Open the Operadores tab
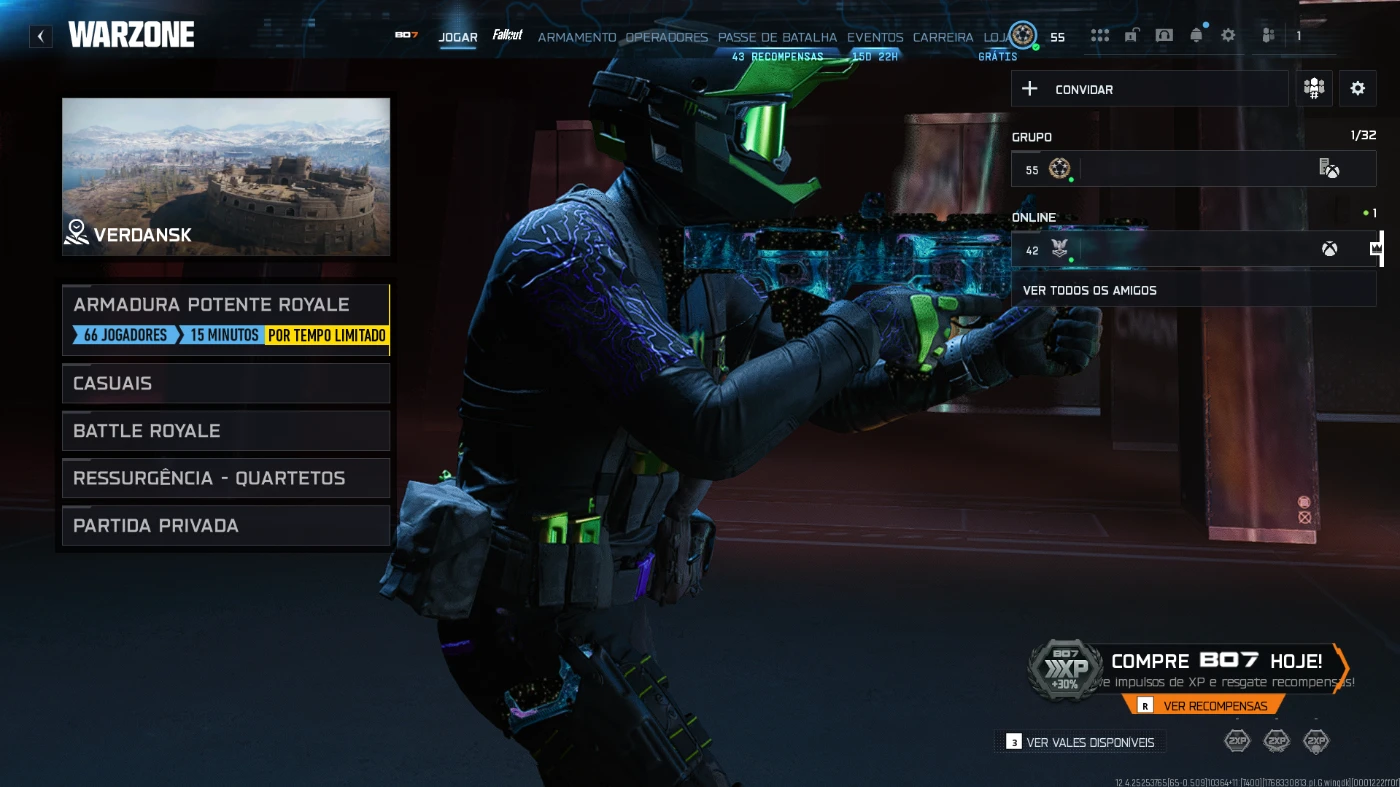The height and width of the screenshot is (787, 1400). (x=666, y=37)
